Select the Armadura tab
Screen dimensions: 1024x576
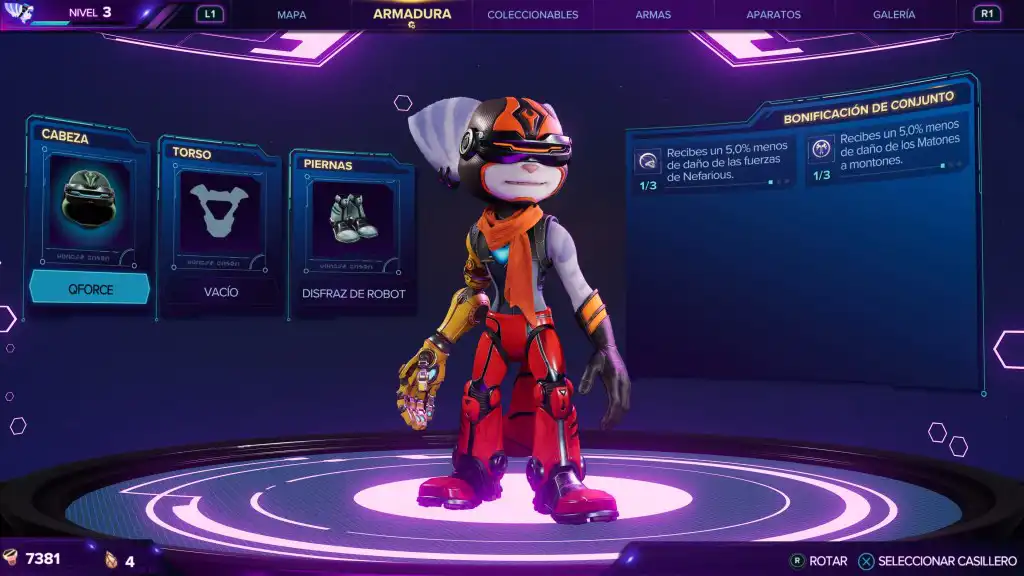411,14
